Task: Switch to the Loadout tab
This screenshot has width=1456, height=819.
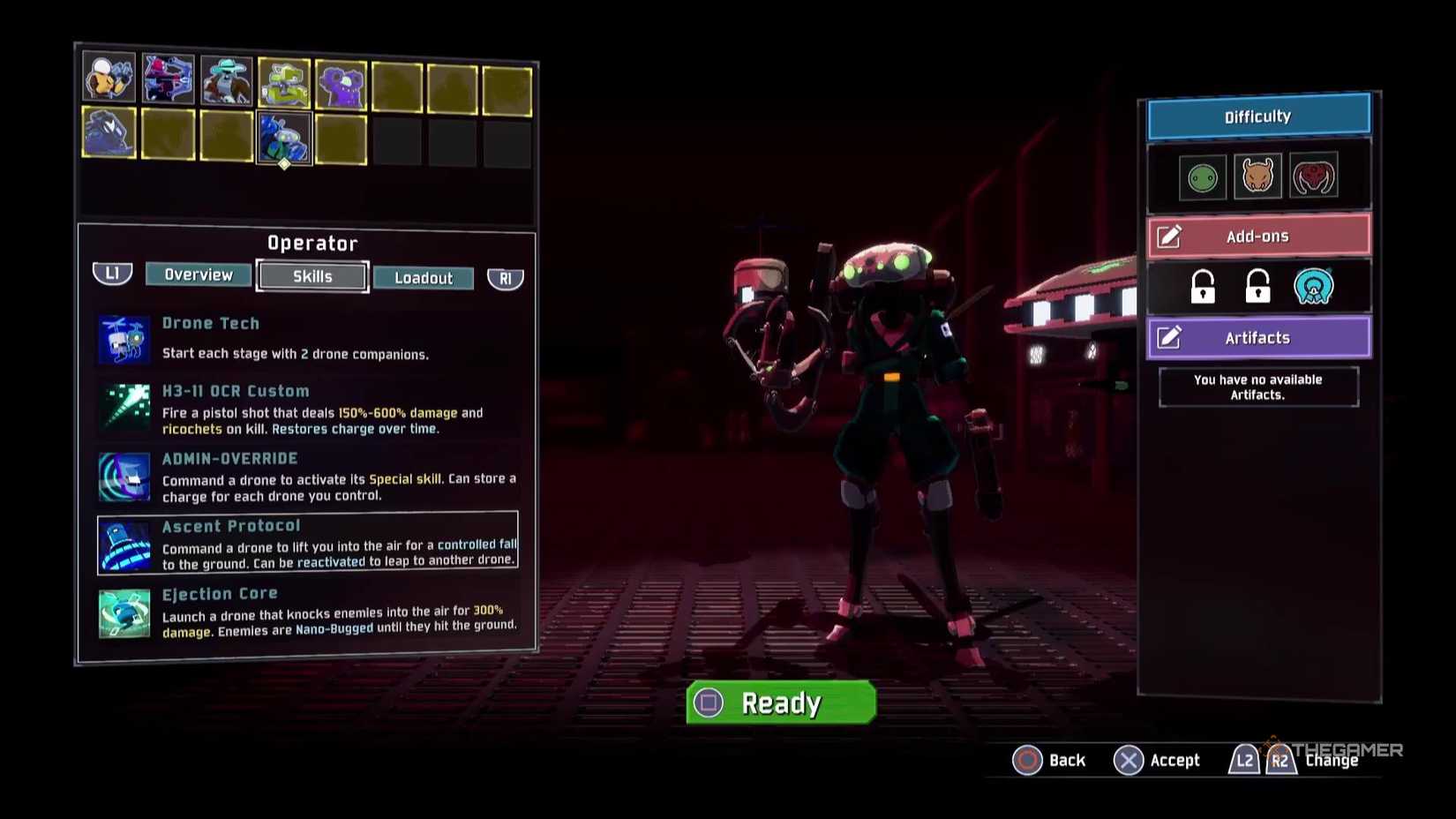Action: 423,278
